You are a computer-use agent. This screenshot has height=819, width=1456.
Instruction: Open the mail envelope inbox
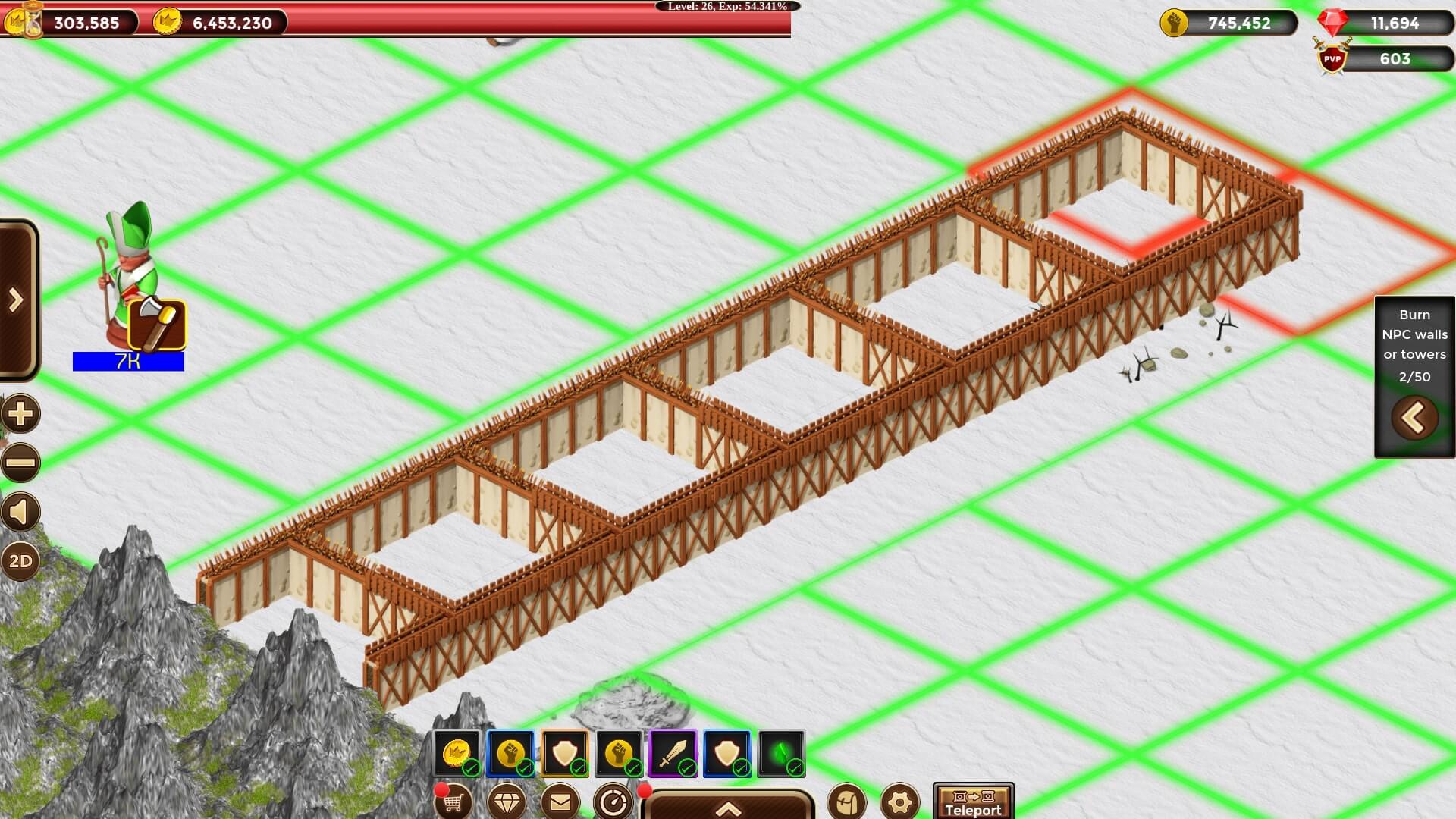(x=560, y=802)
